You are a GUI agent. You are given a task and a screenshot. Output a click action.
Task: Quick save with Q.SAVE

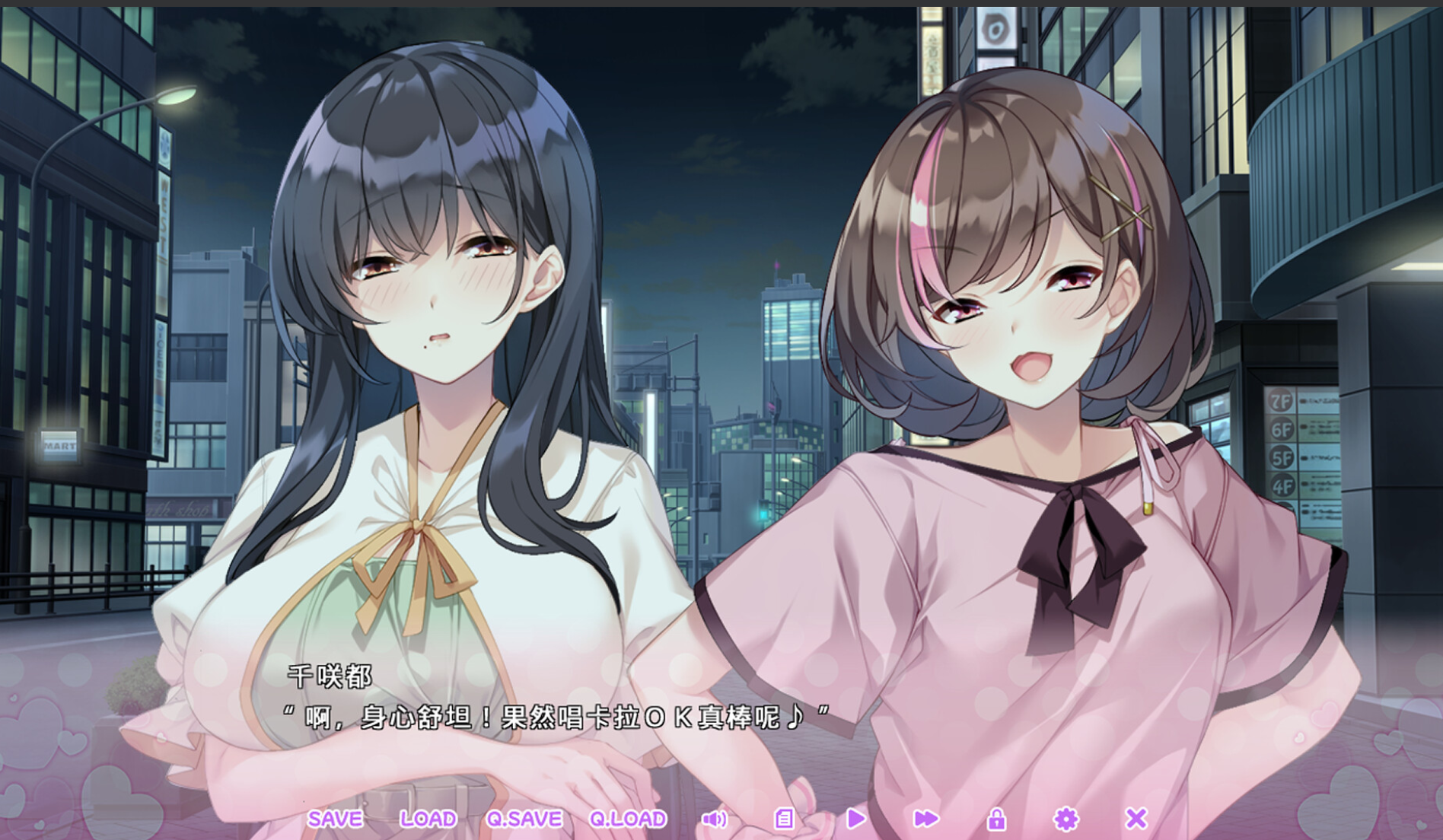click(x=524, y=819)
